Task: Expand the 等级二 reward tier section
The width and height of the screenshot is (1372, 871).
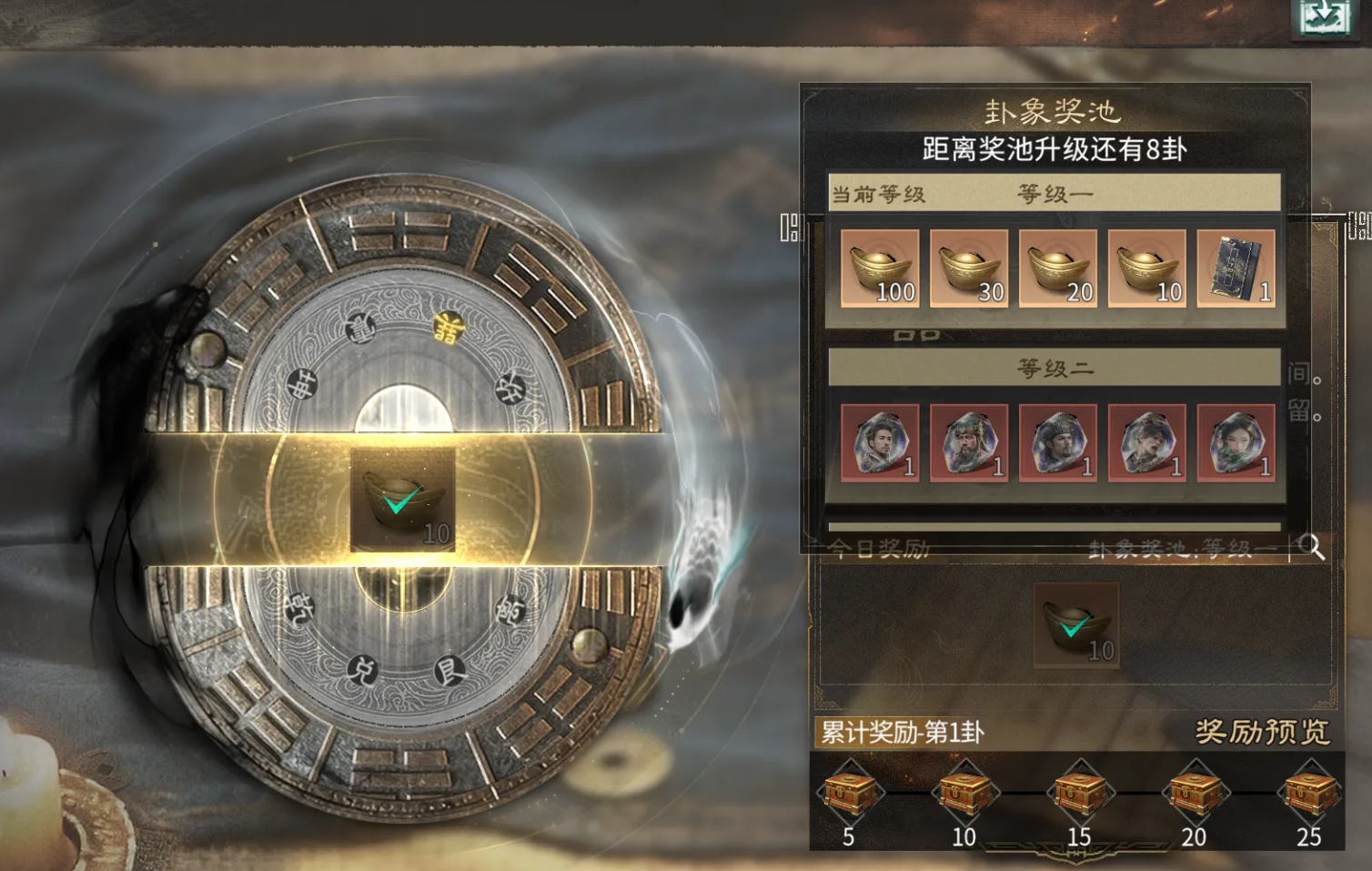Action: [1051, 370]
